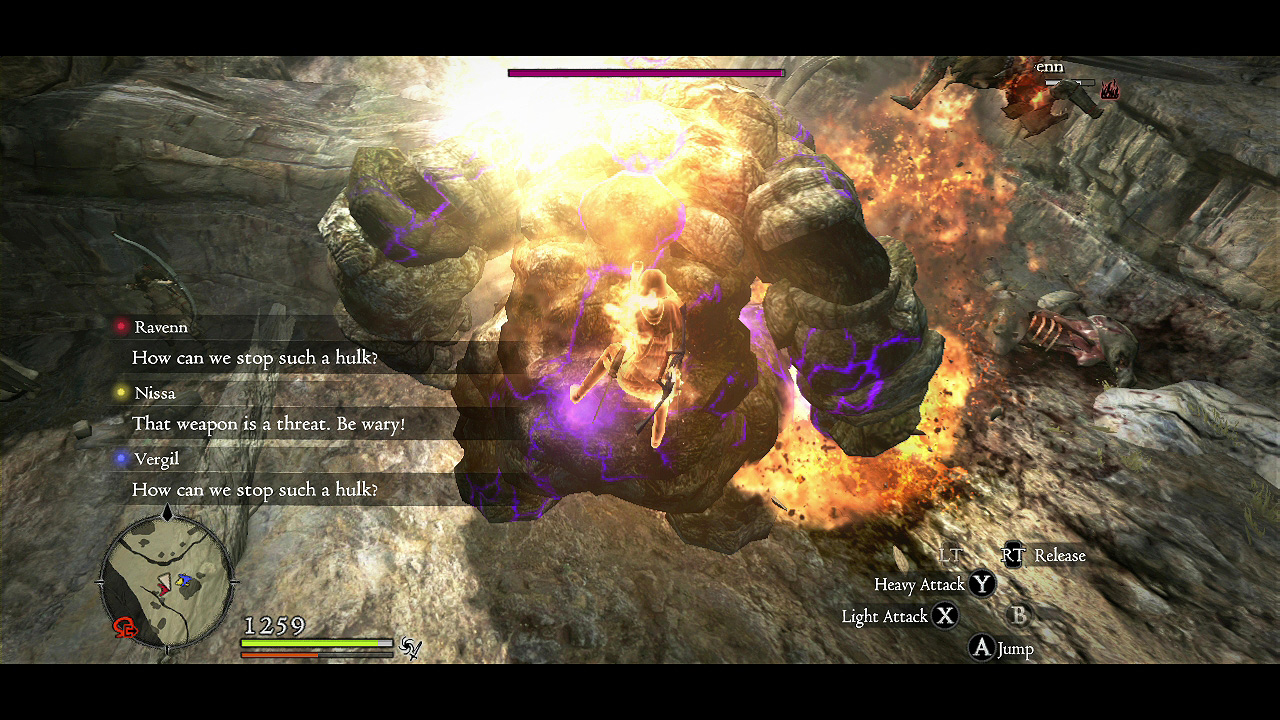The height and width of the screenshot is (720, 1280).
Task: Select the red swirl marker beside the minimap
Action: 126,627
